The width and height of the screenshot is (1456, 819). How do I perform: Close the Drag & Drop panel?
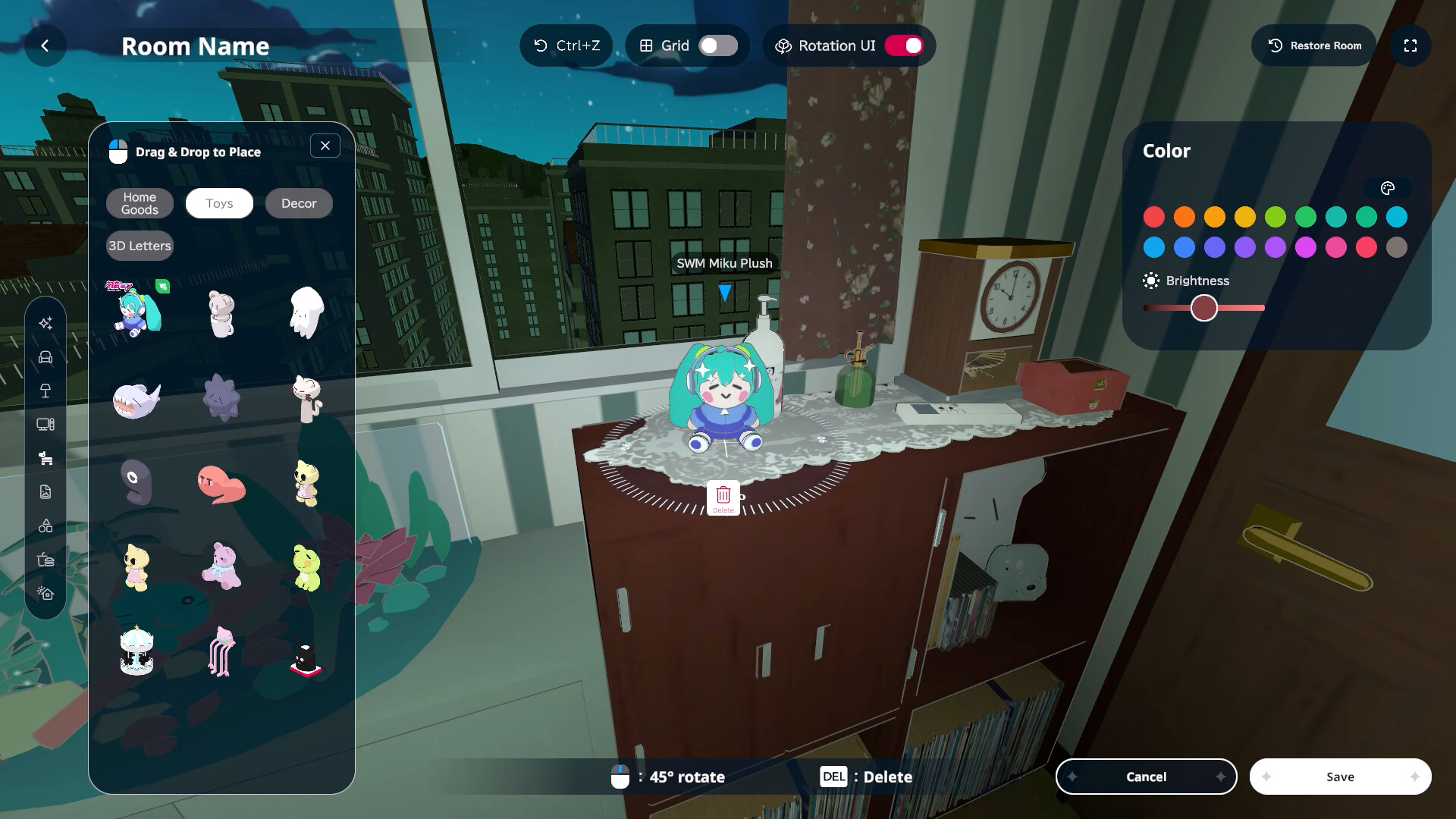click(325, 146)
